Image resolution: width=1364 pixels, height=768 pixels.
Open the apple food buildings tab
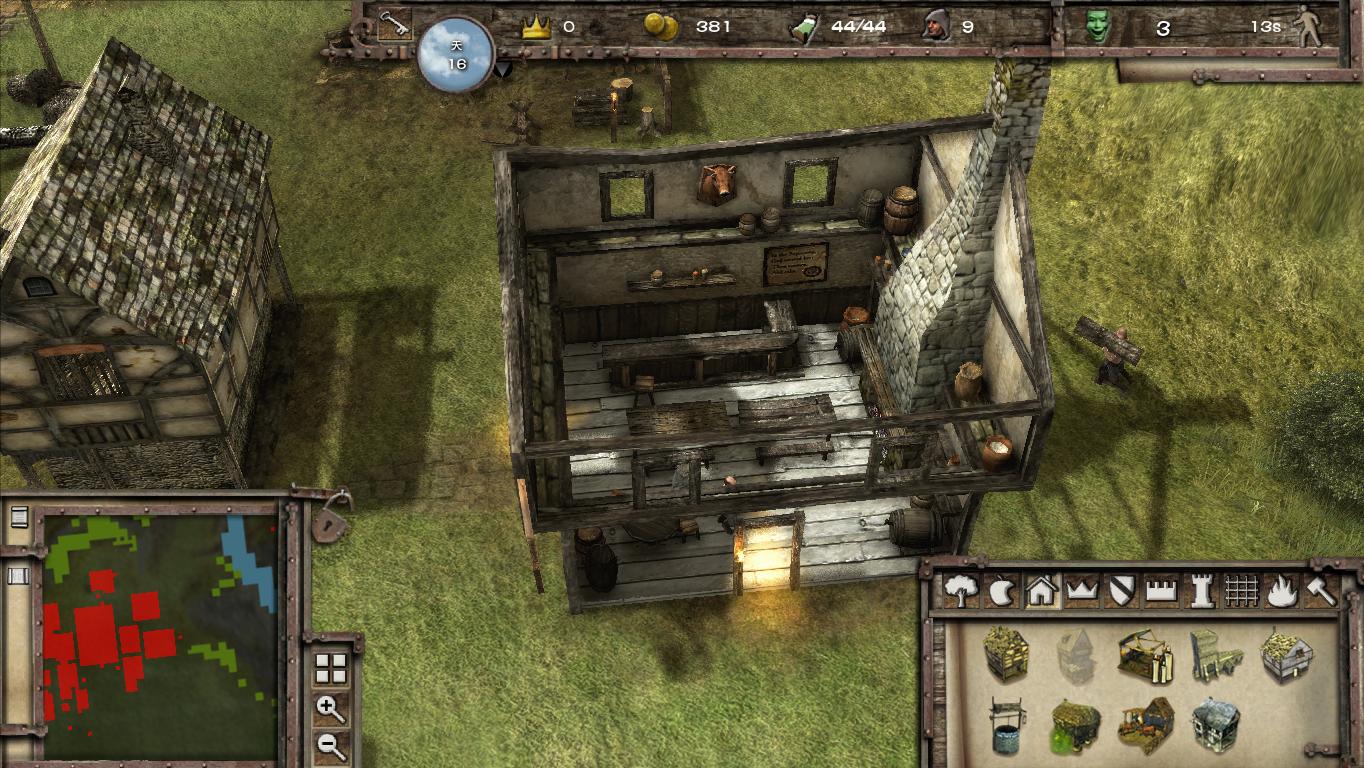tap(1001, 591)
